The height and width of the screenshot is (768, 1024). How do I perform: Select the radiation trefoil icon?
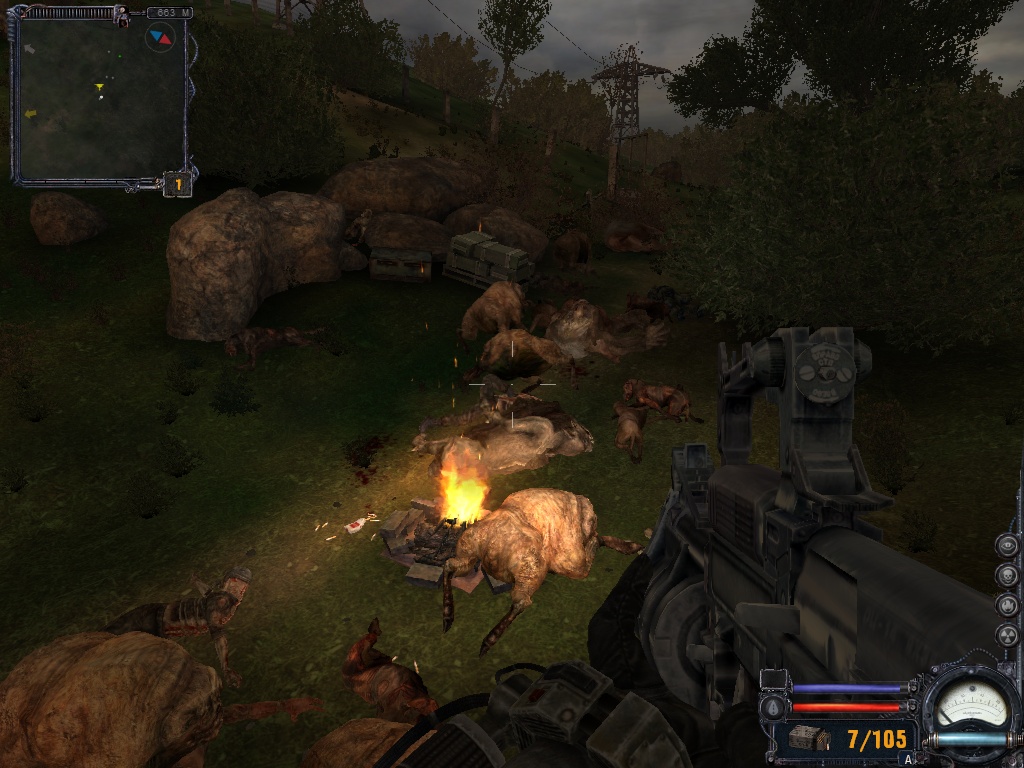click(x=1007, y=635)
